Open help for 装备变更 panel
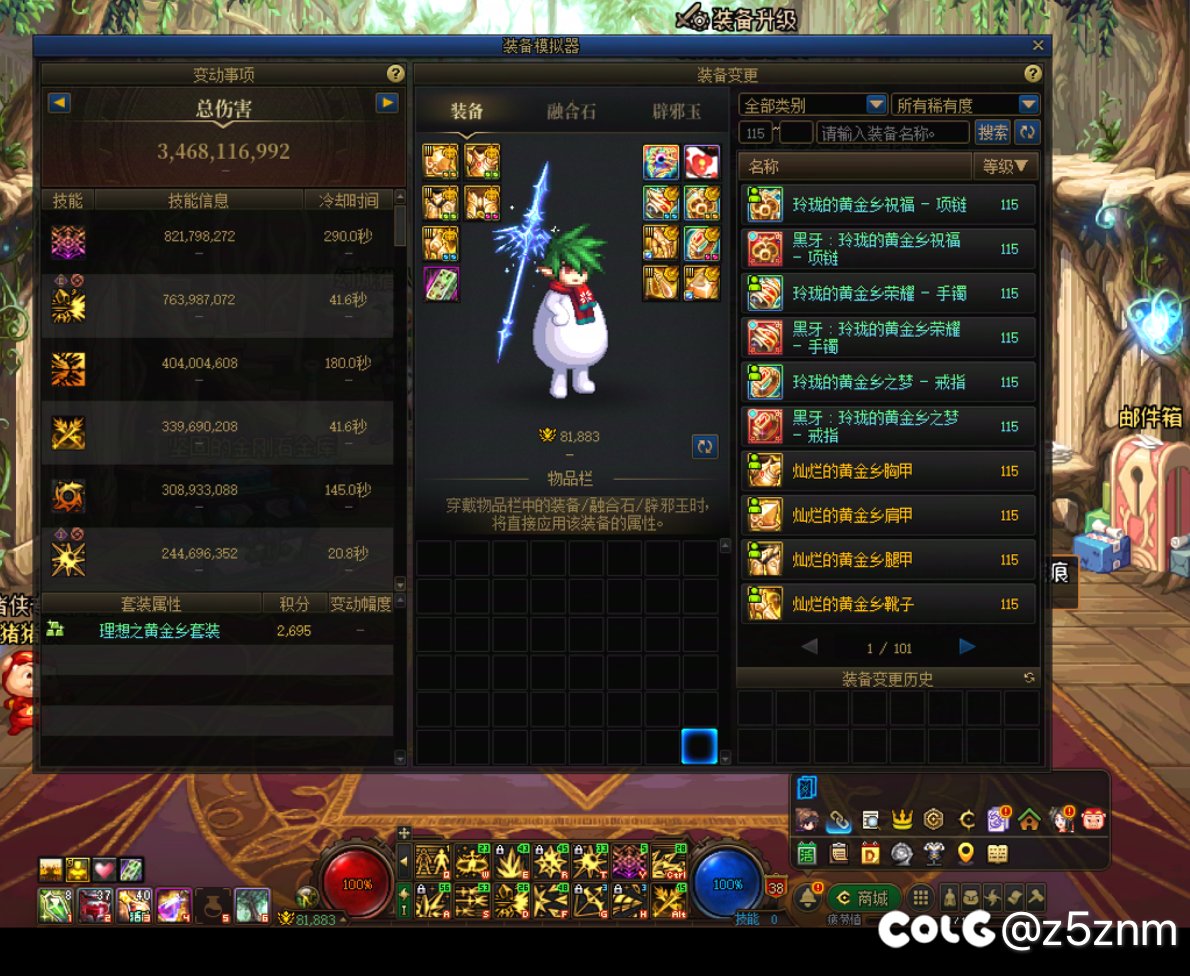The height and width of the screenshot is (976, 1190). [1033, 74]
